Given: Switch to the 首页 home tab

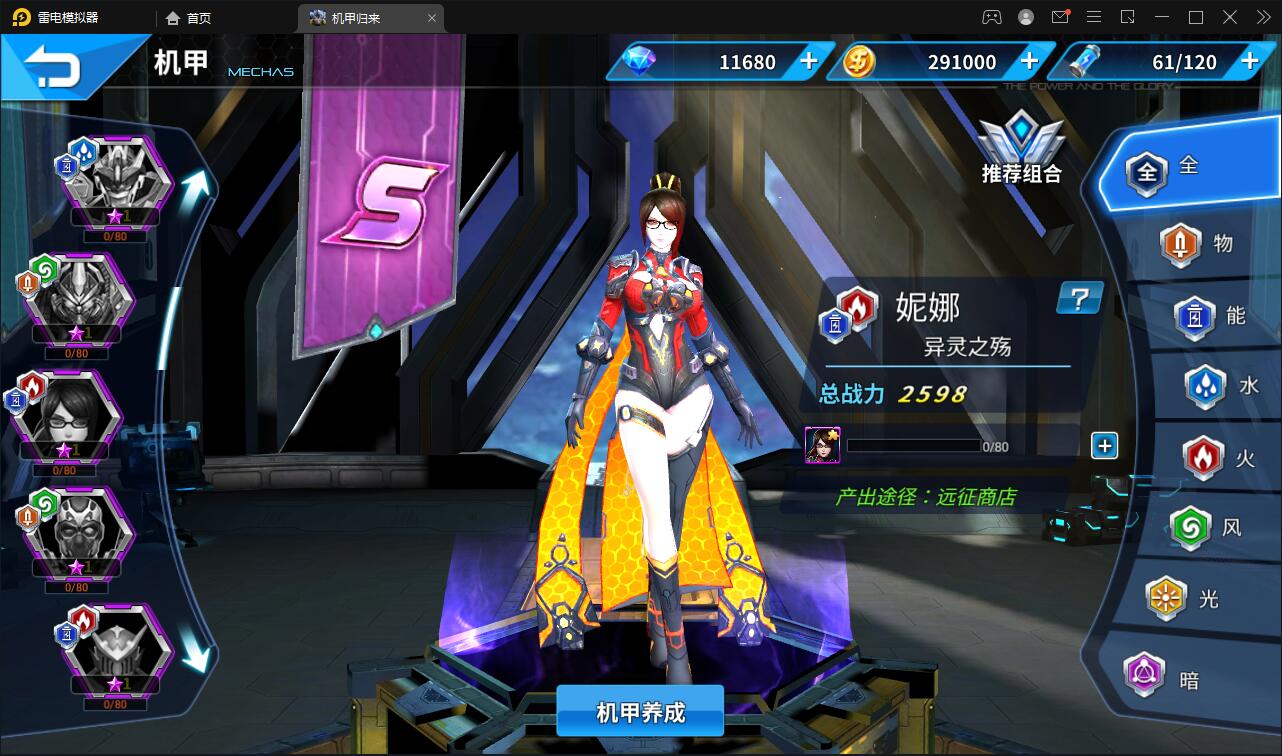Looking at the screenshot, I should point(188,17).
